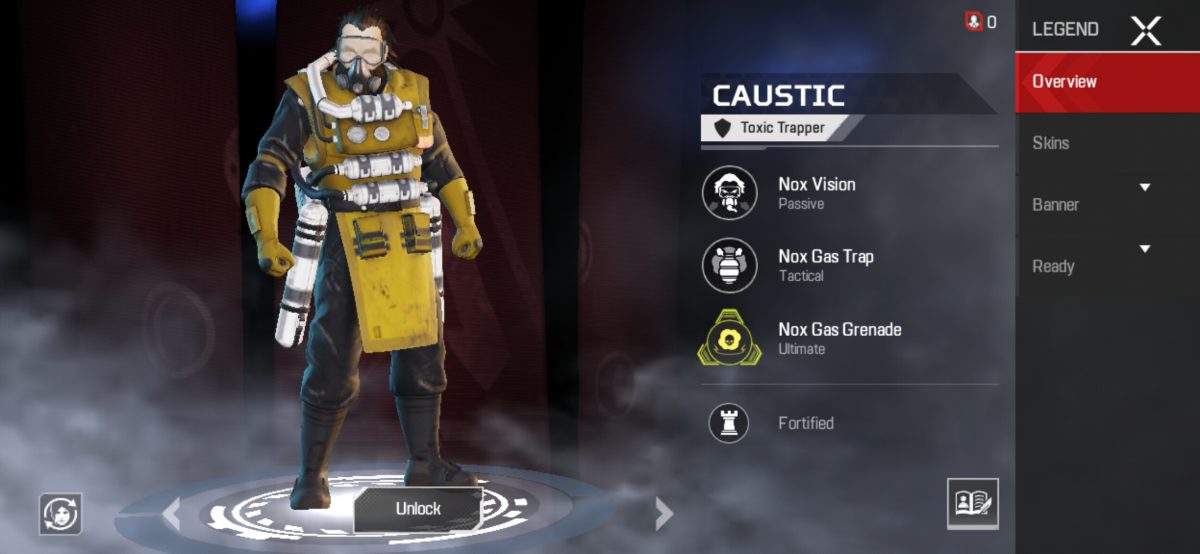This screenshot has height=554, width=1200.
Task: Unlock the Caustic legend
Action: [418, 508]
